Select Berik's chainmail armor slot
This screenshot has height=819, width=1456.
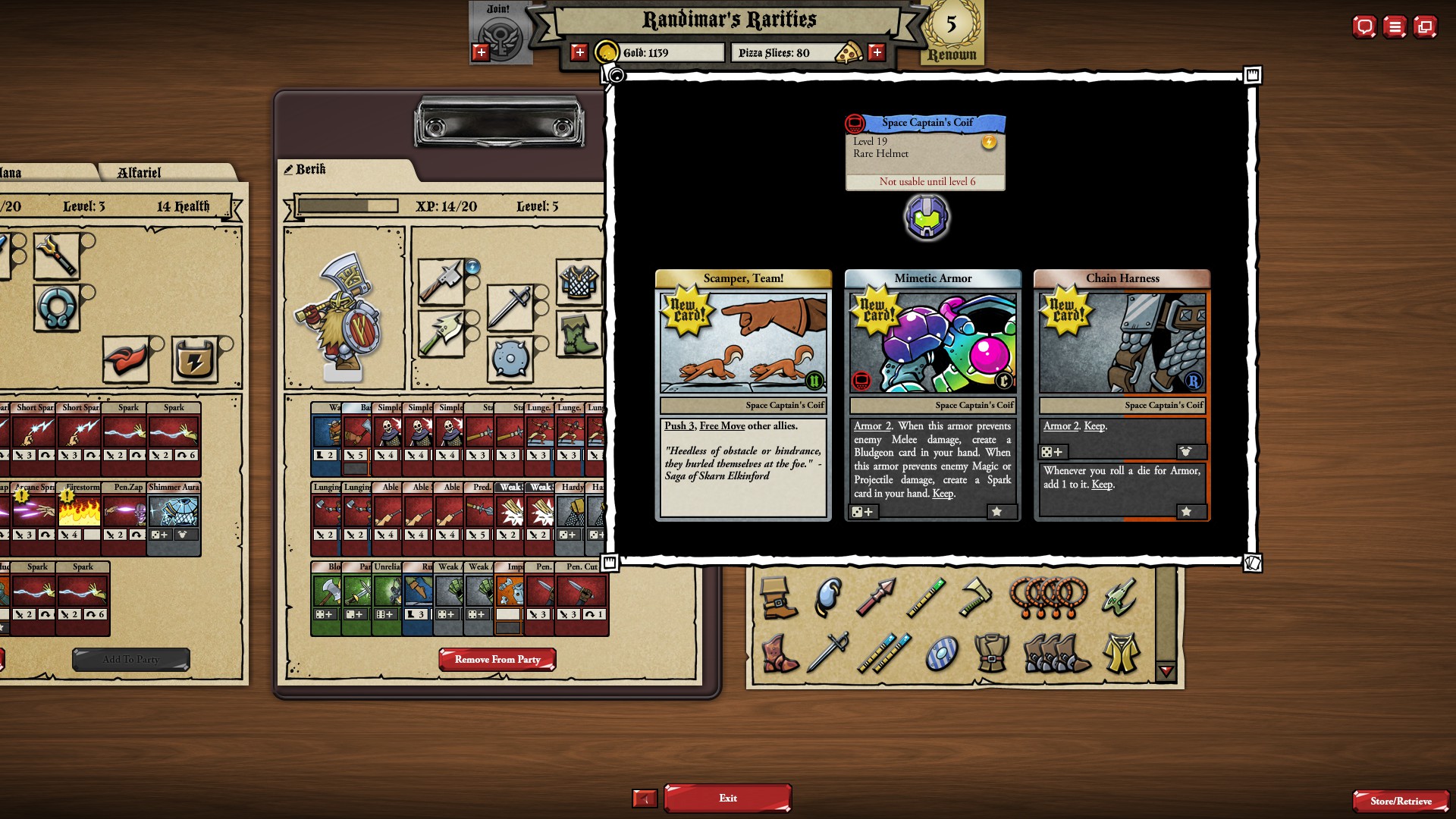pyautogui.click(x=579, y=282)
